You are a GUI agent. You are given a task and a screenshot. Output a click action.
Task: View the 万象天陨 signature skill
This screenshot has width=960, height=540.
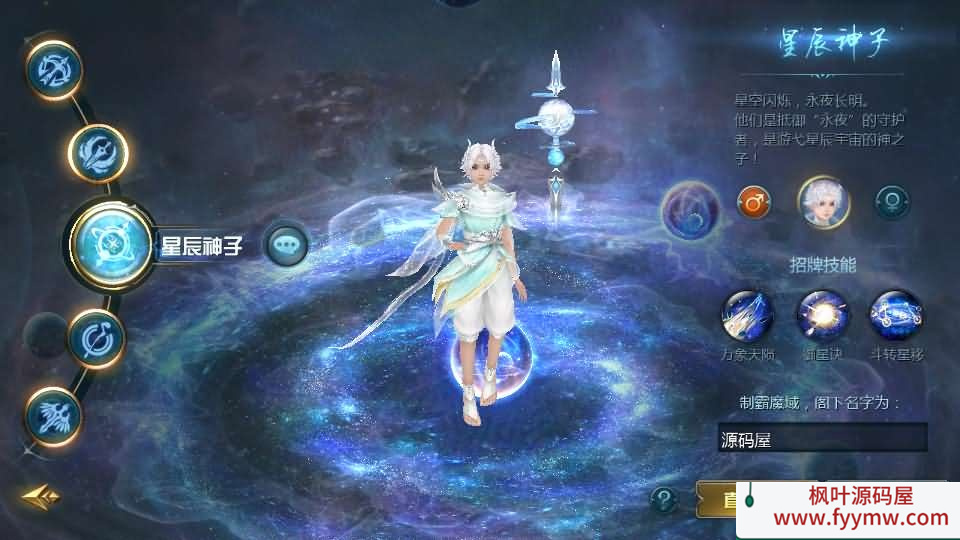747,316
